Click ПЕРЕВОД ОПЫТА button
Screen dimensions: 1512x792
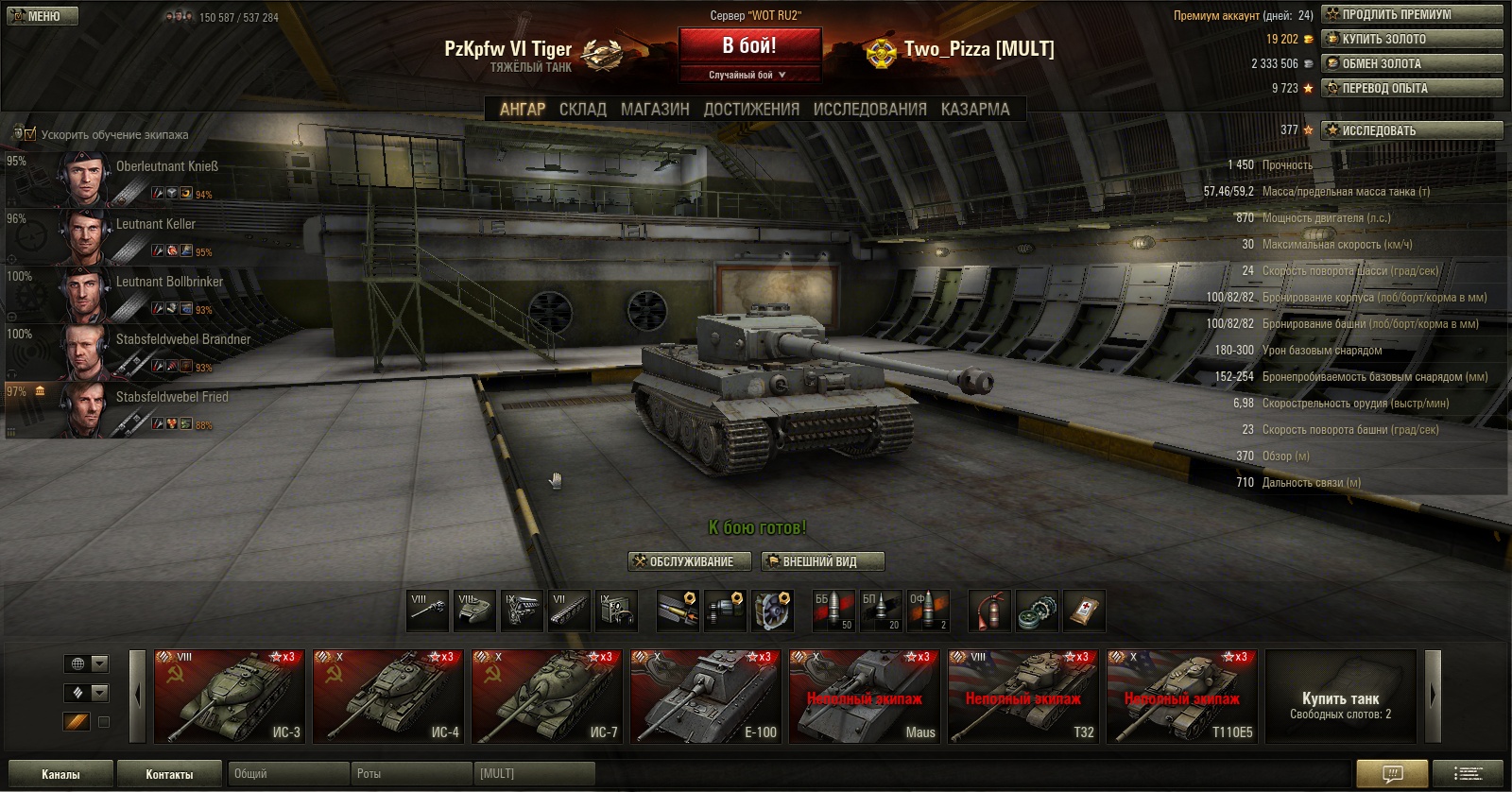pos(1412,88)
